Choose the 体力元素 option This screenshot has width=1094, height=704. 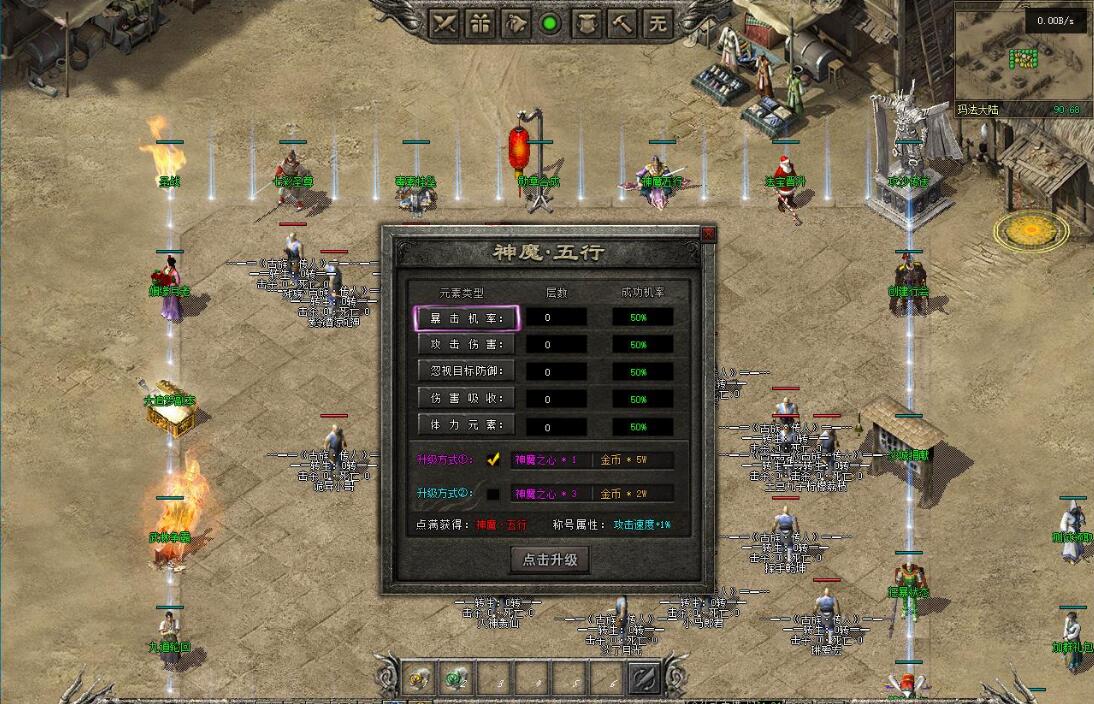[466, 426]
